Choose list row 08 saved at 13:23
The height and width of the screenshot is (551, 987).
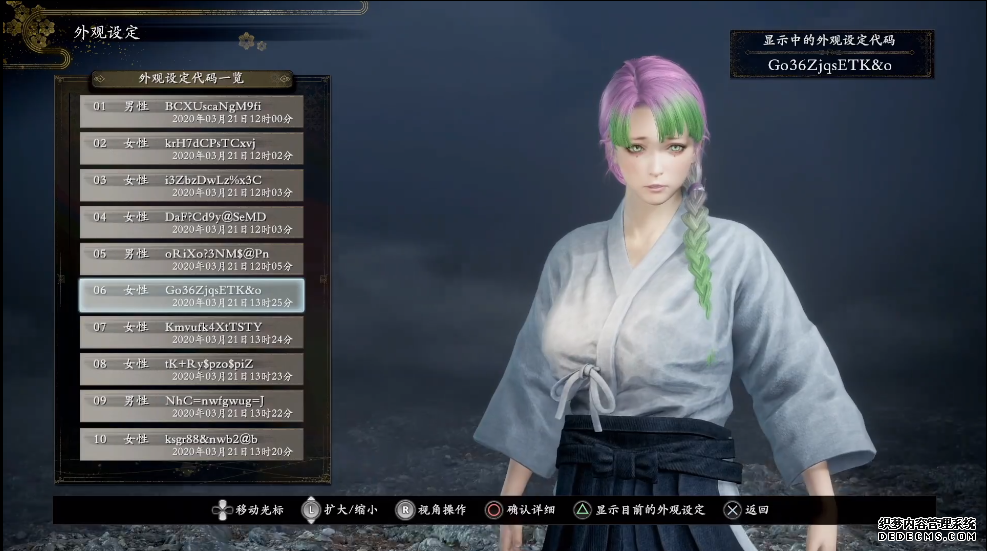[191, 369]
